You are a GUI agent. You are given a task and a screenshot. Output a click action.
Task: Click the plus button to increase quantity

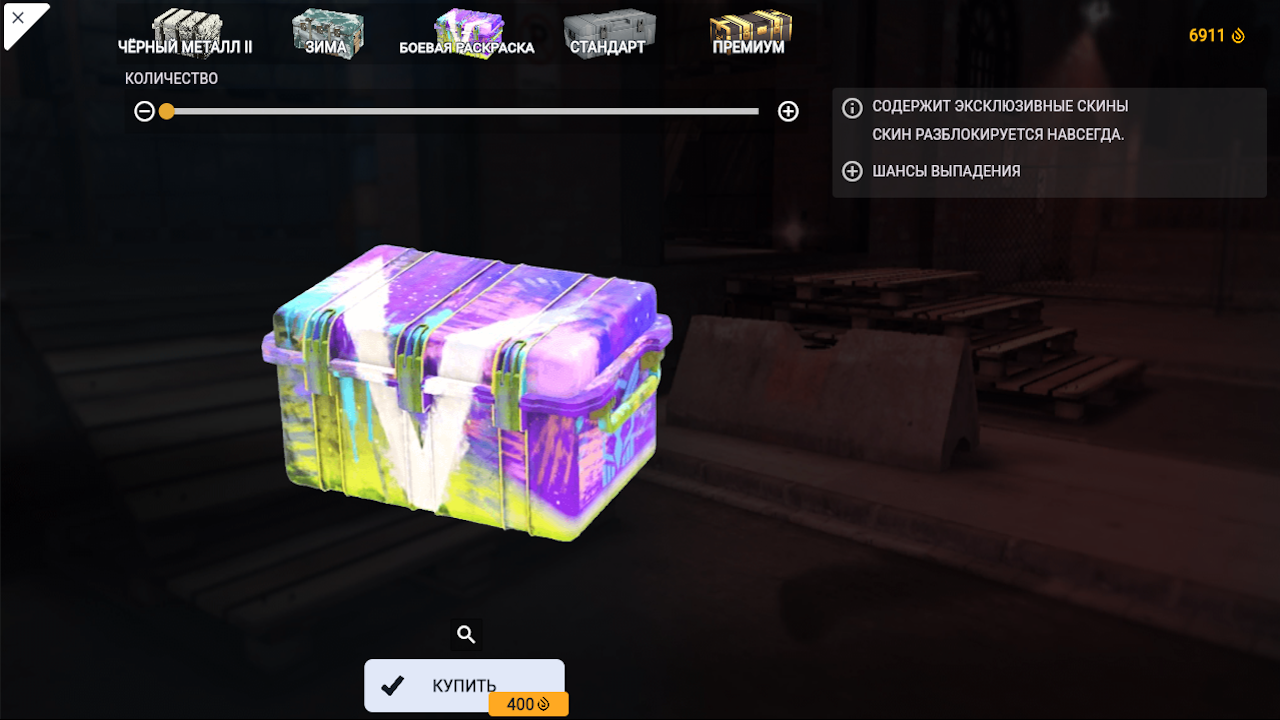pyautogui.click(x=788, y=111)
